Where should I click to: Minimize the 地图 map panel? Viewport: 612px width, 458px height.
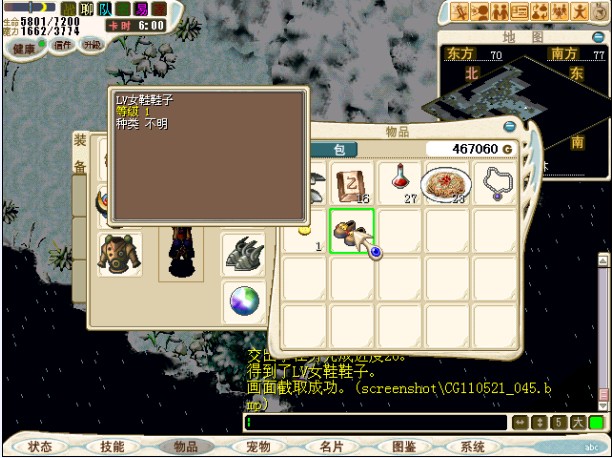click(x=597, y=37)
